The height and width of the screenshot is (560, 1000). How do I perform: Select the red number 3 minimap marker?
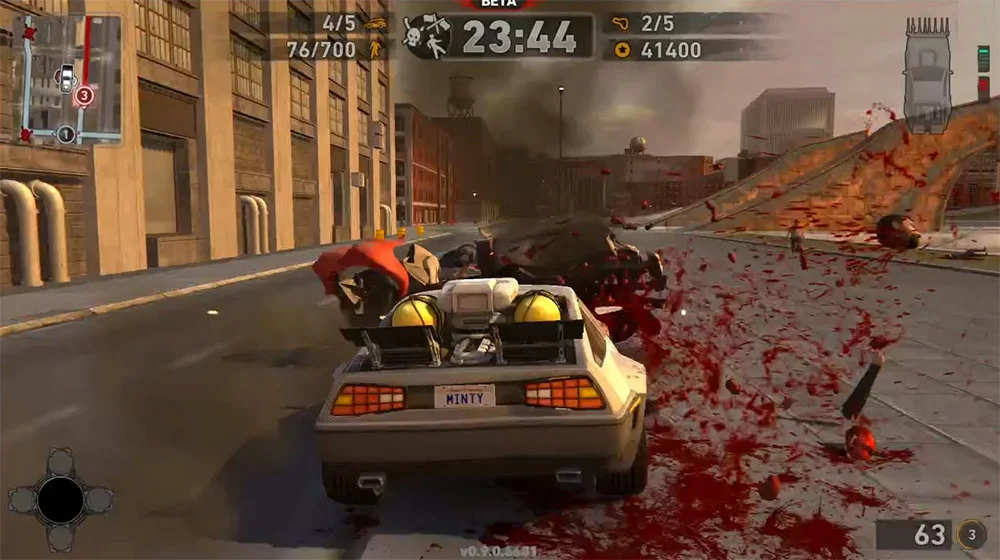(x=85, y=96)
